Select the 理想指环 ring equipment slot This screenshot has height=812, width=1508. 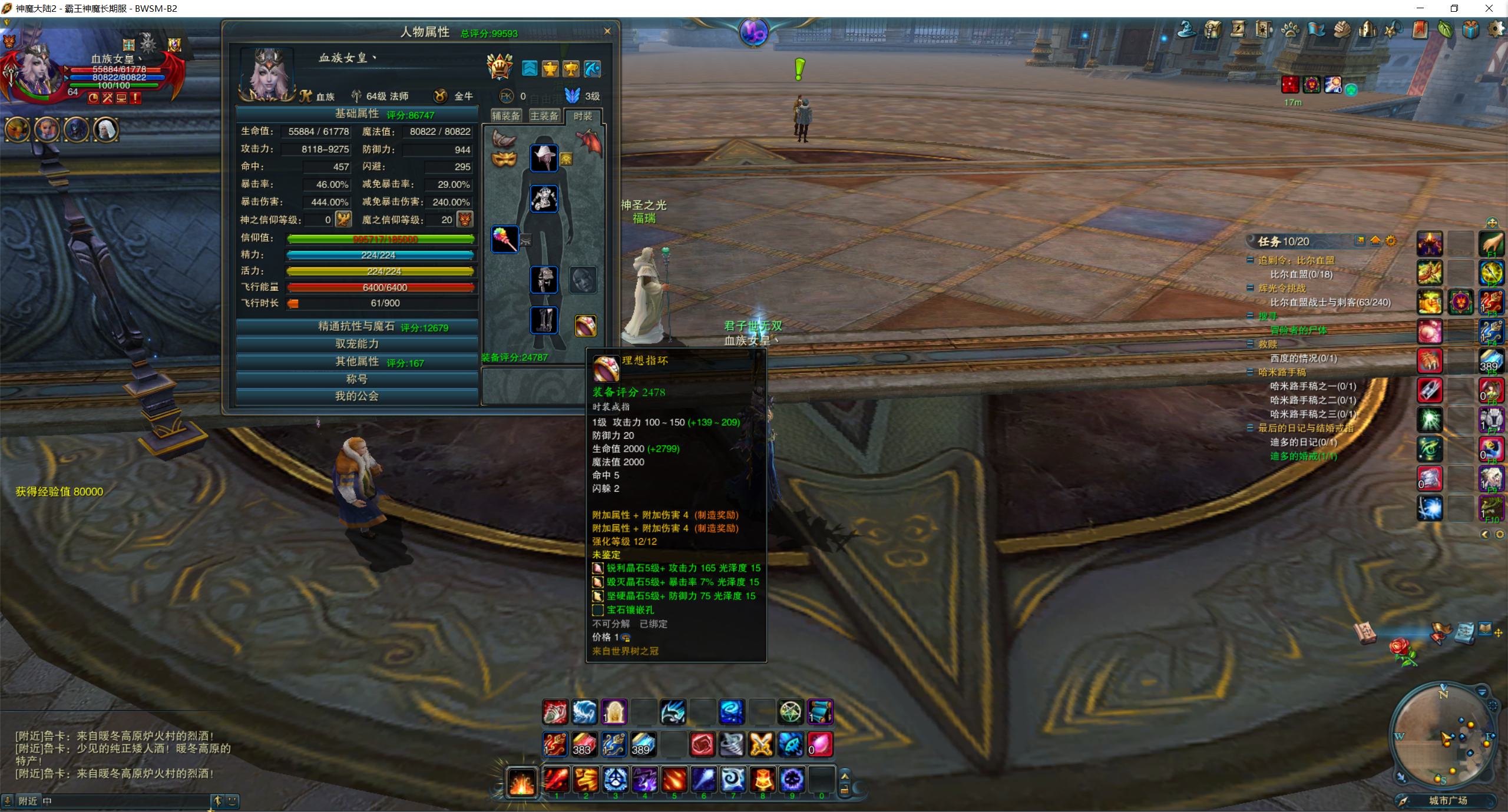coord(585,326)
